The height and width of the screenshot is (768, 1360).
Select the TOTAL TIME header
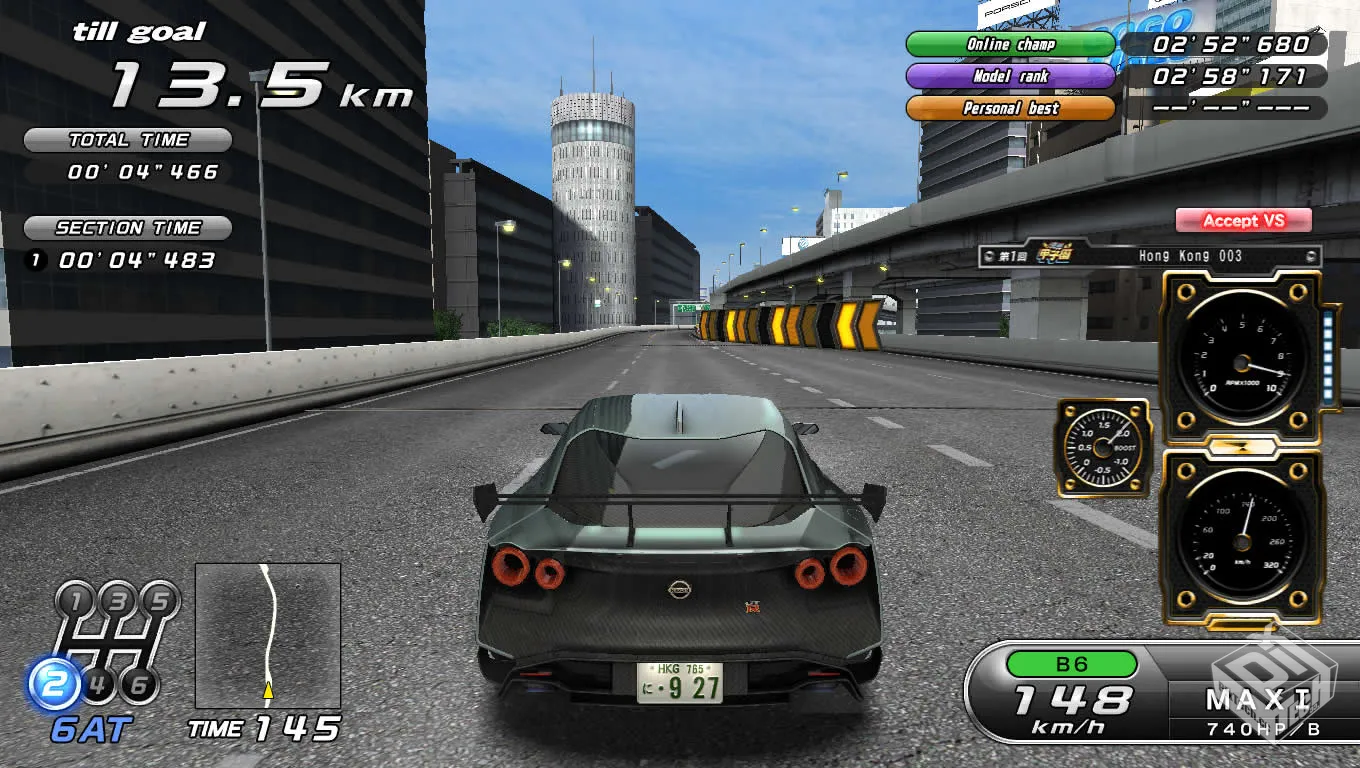point(128,140)
